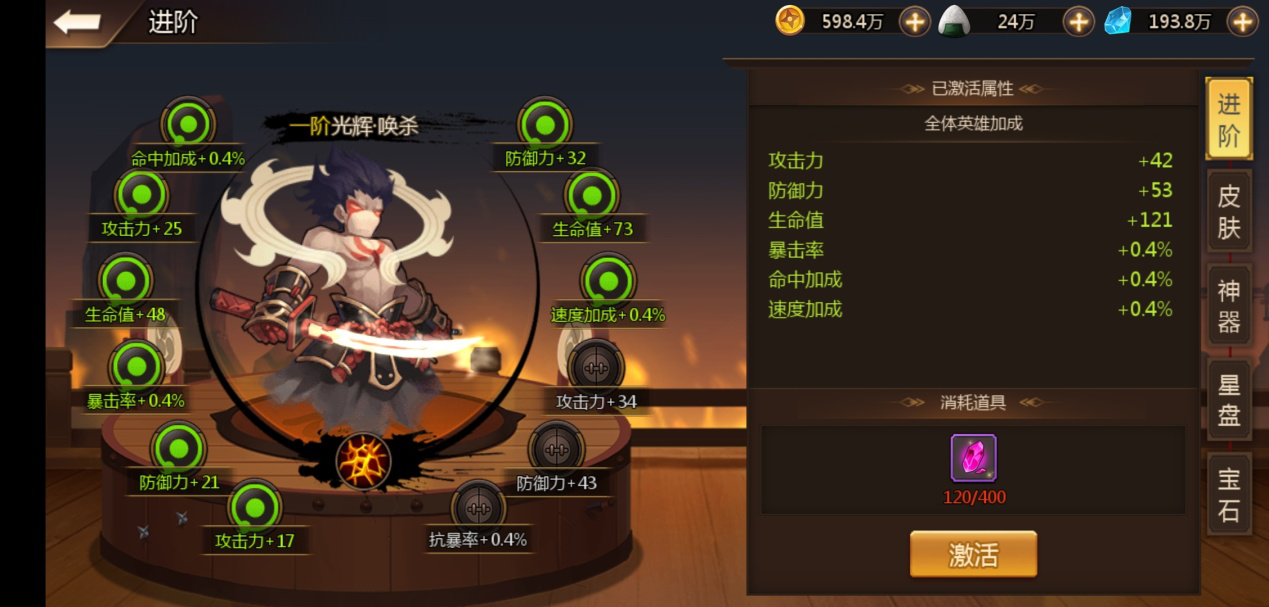
Task: Go back using the arrow button
Action: (x=77, y=22)
